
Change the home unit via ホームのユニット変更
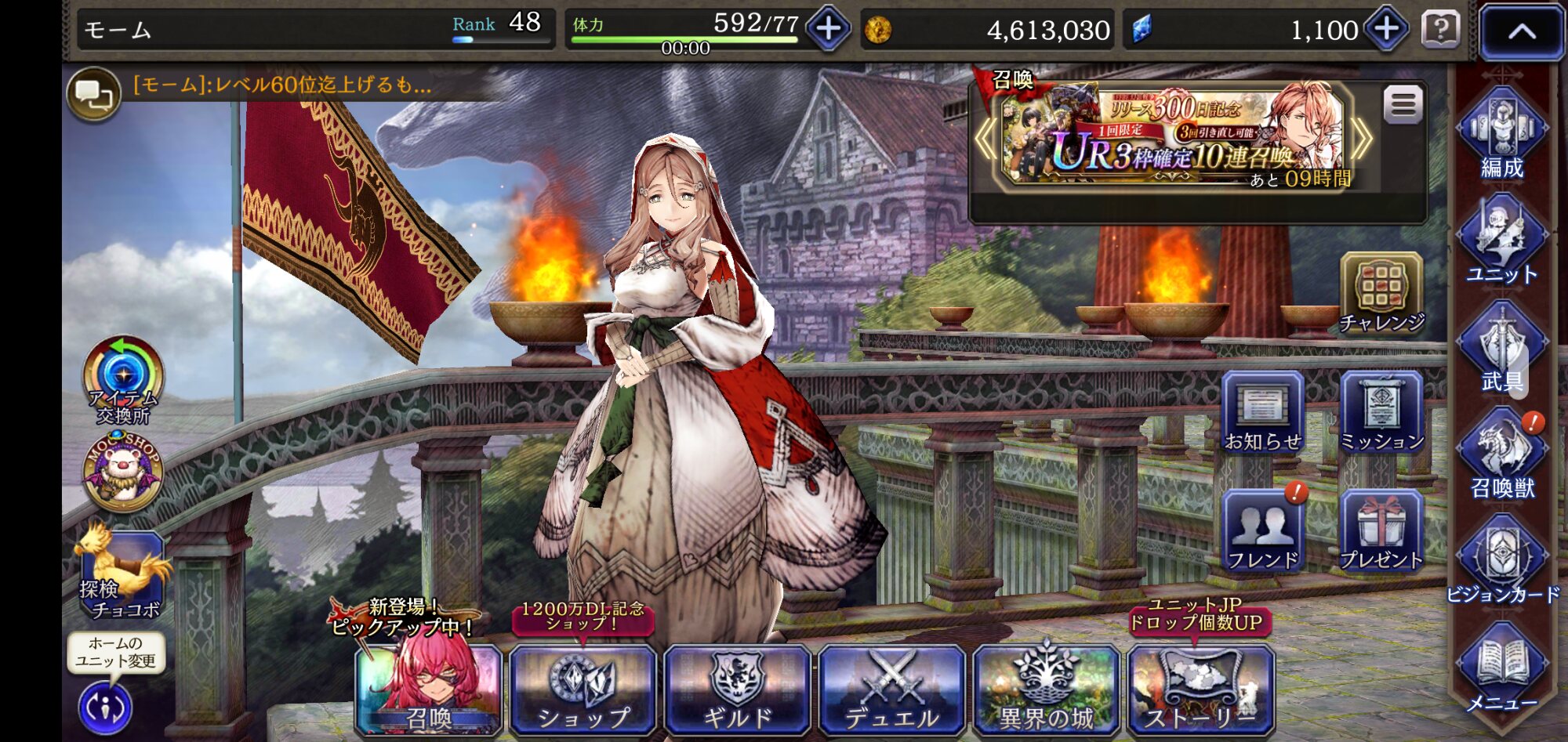pyautogui.click(x=106, y=707)
